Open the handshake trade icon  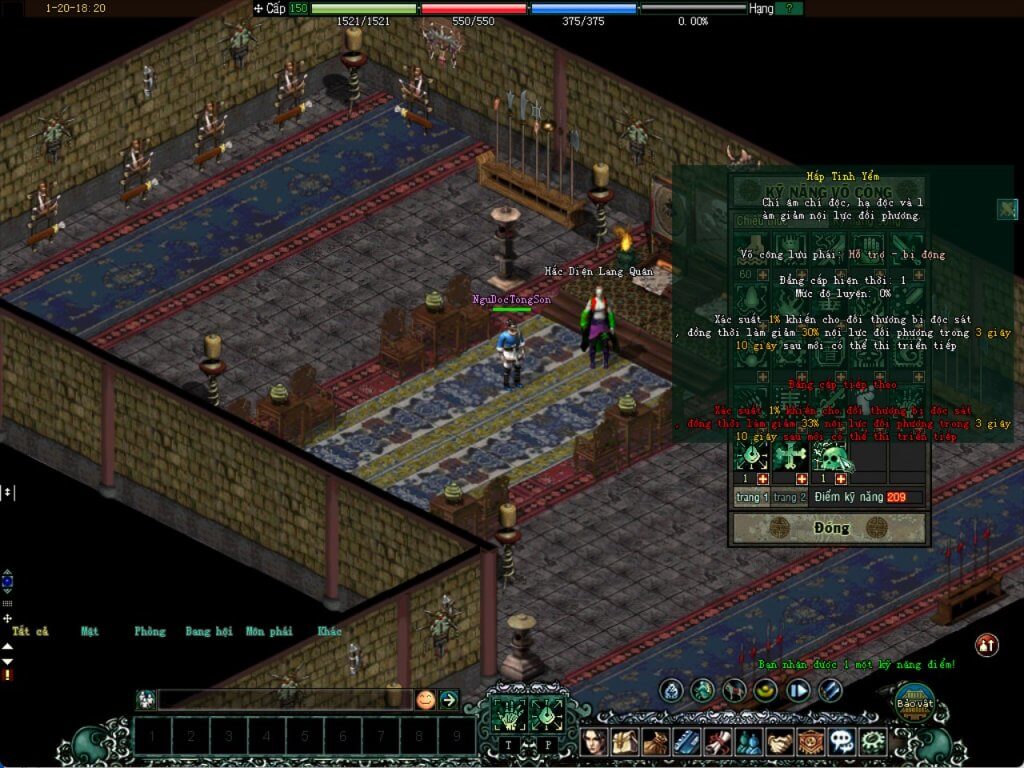778,742
